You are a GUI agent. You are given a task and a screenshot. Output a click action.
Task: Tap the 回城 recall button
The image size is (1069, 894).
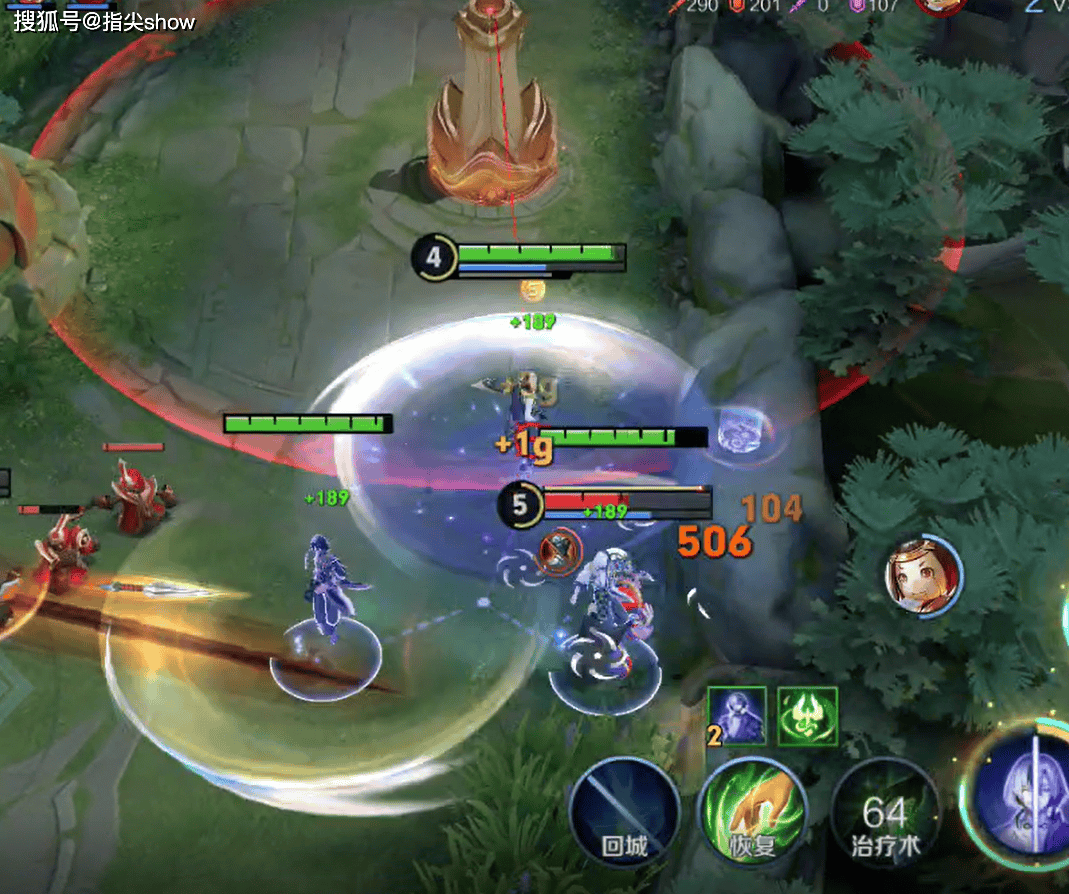[624, 812]
